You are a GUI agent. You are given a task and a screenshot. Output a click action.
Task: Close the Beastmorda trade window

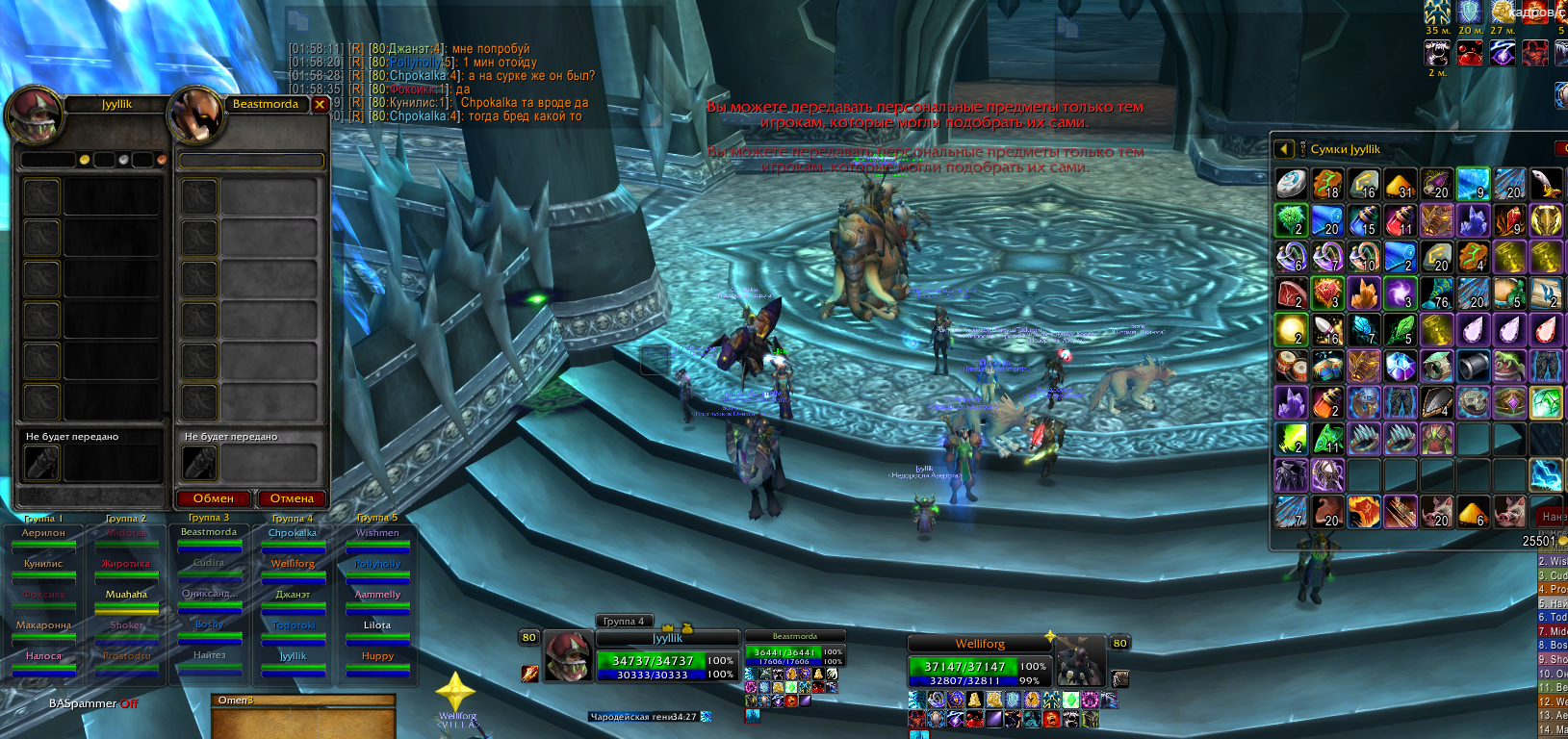coord(320,105)
